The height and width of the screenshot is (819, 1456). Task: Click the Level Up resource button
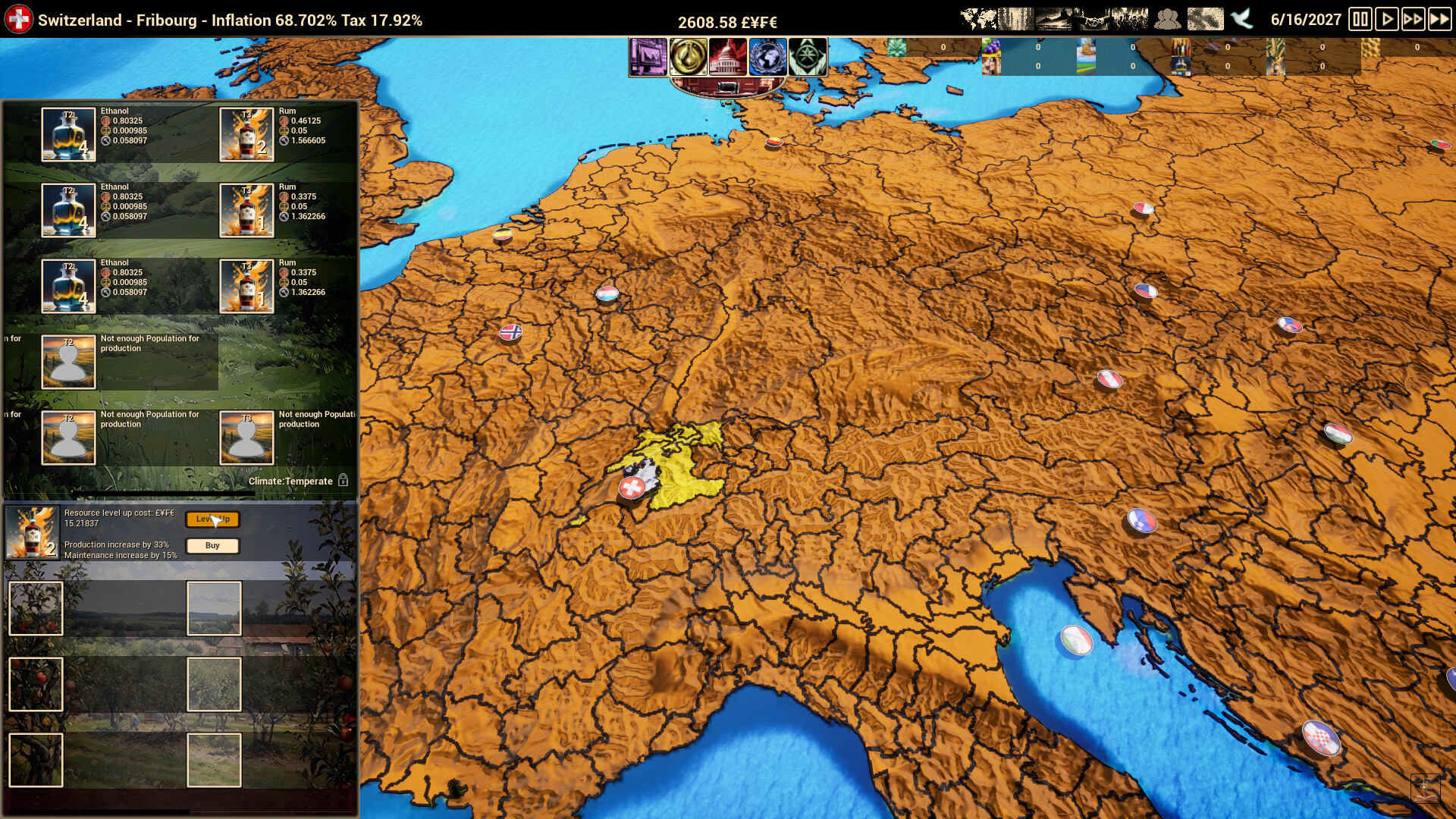point(213,520)
